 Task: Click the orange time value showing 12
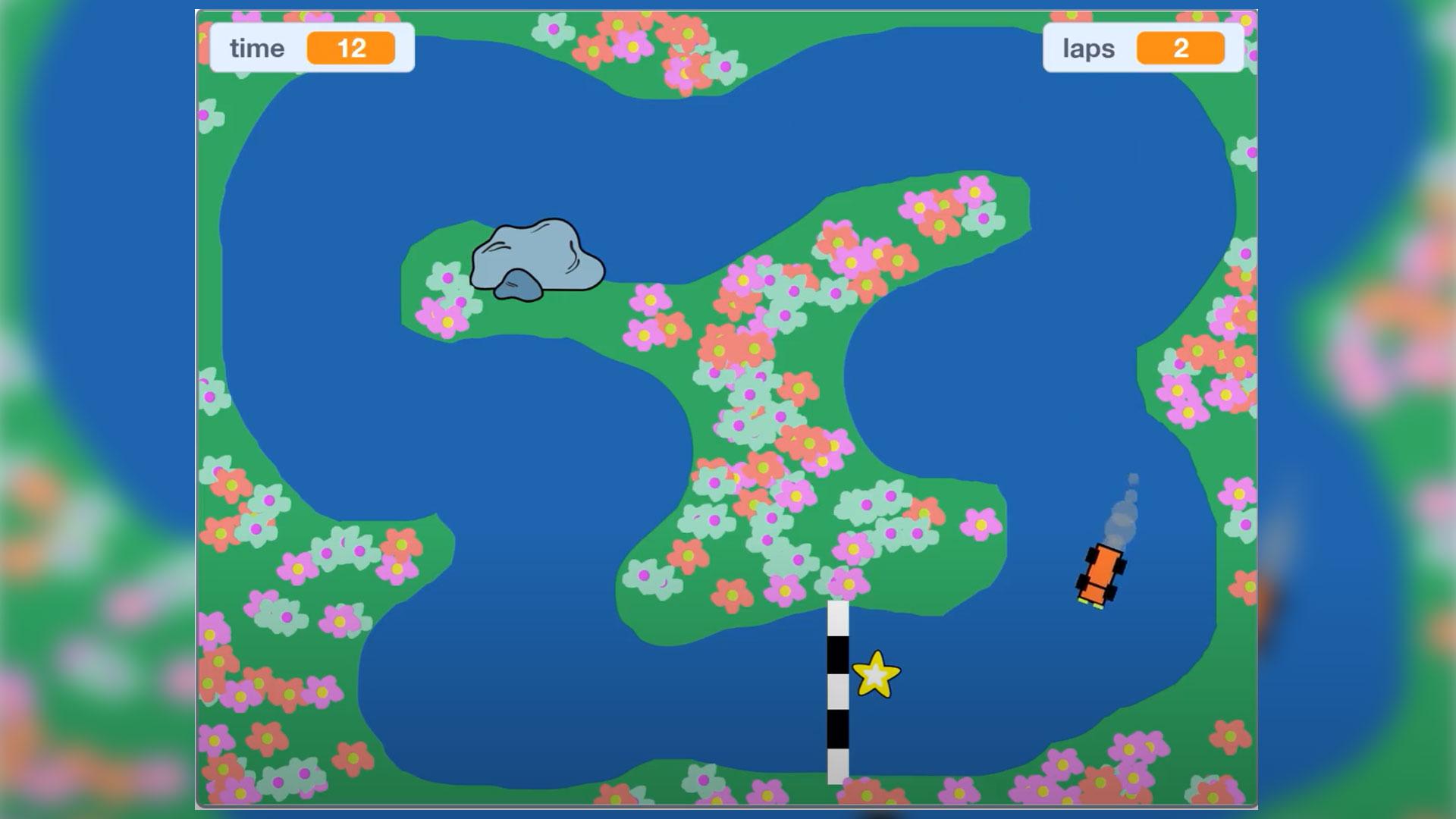pos(350,49)
